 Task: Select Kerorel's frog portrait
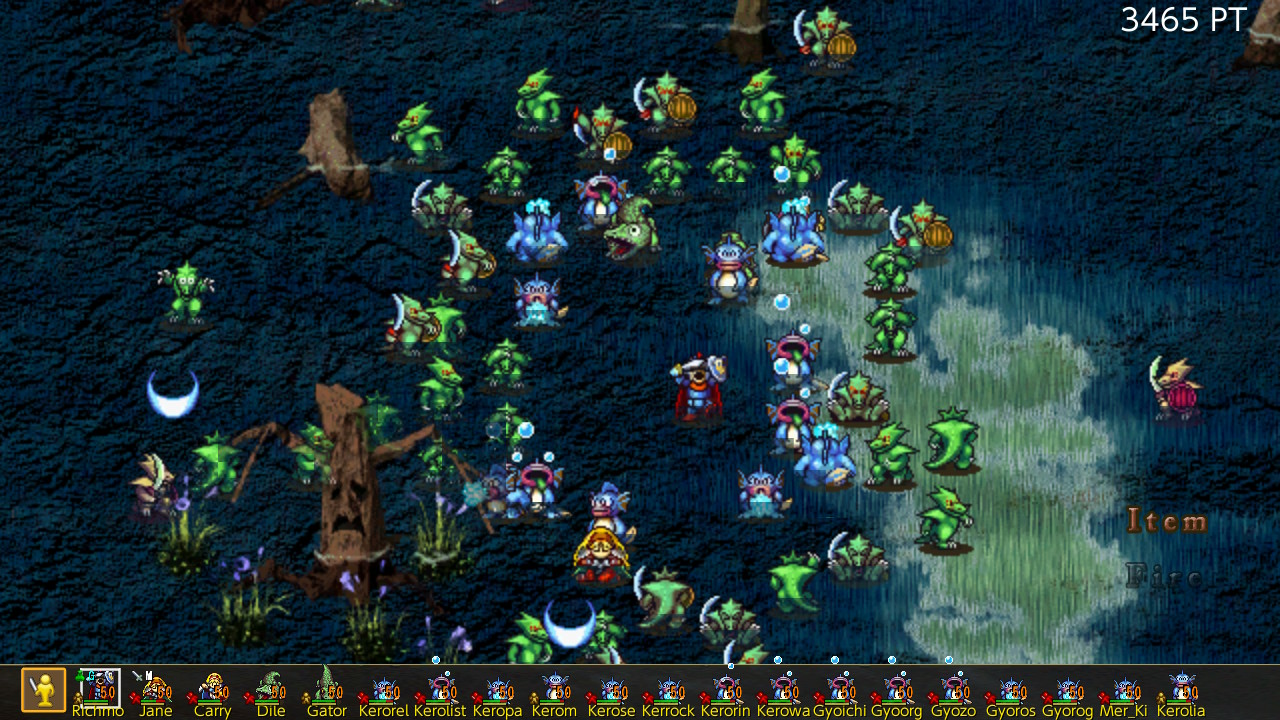point(384,688)
